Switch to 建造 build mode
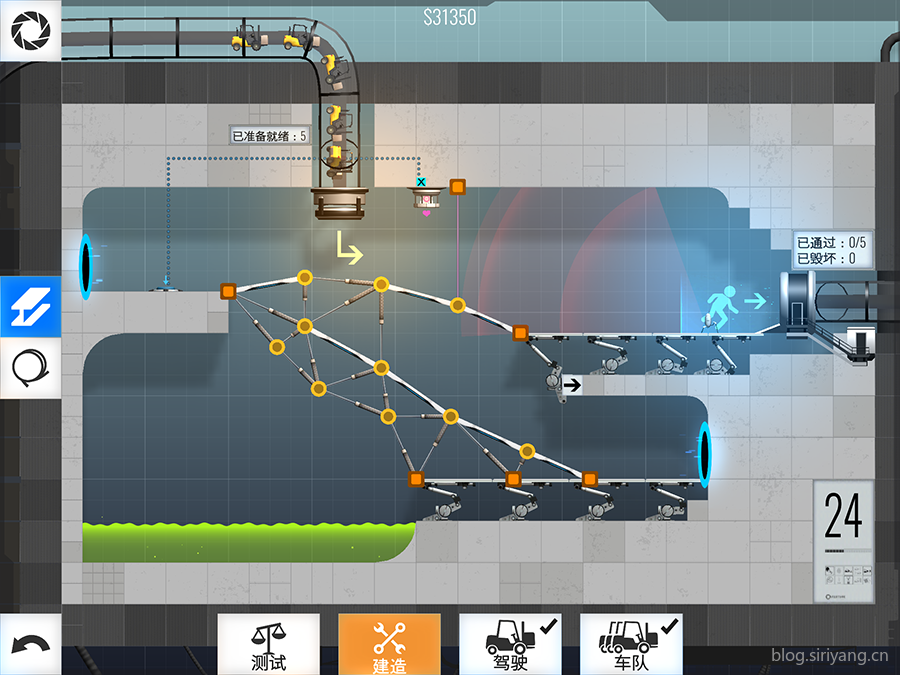900x675 pixels. point(389,644)
